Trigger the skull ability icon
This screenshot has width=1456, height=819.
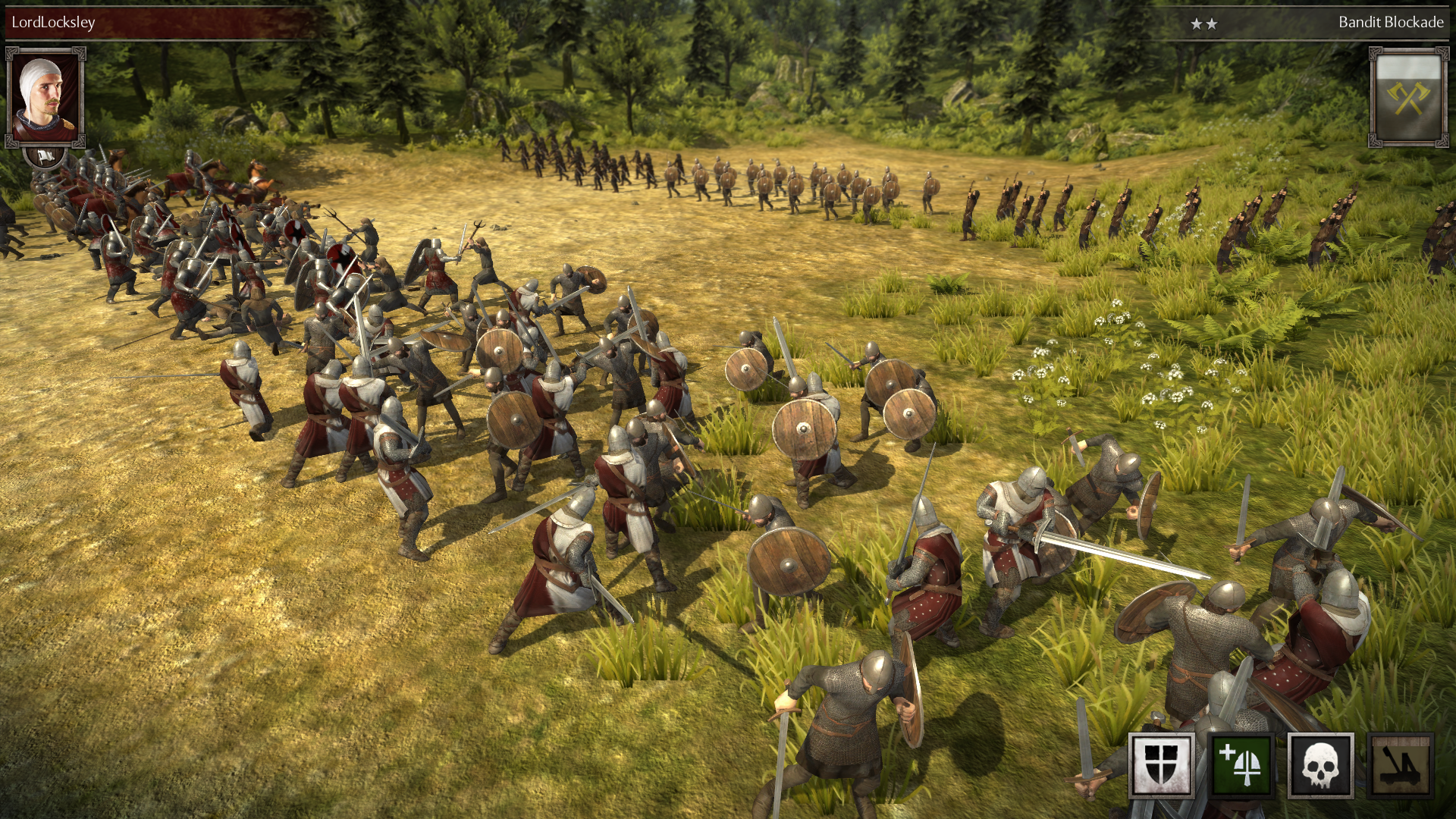(1320, 765)
